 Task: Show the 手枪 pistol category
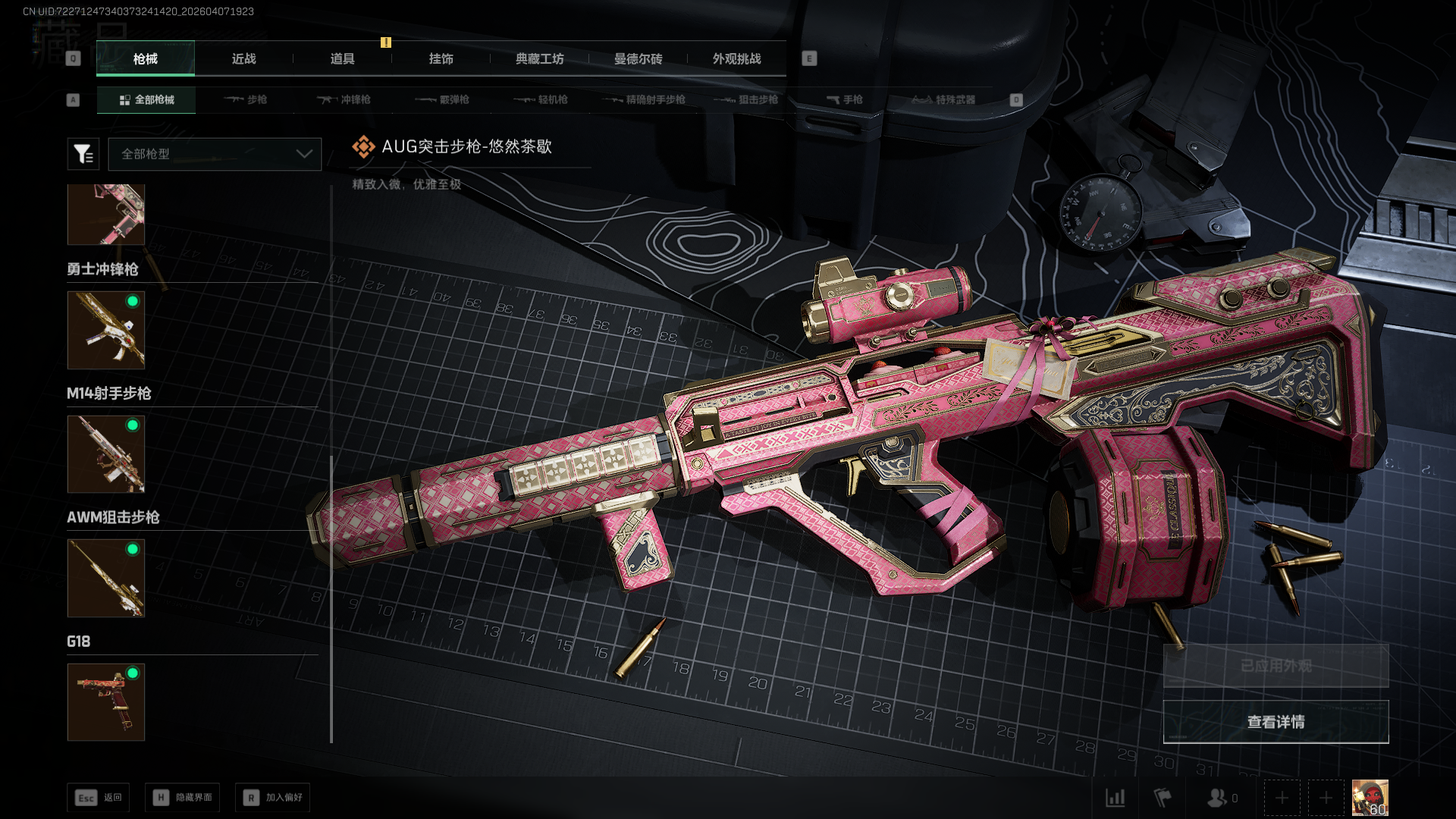pyautogui.click(x=845, y=100)
